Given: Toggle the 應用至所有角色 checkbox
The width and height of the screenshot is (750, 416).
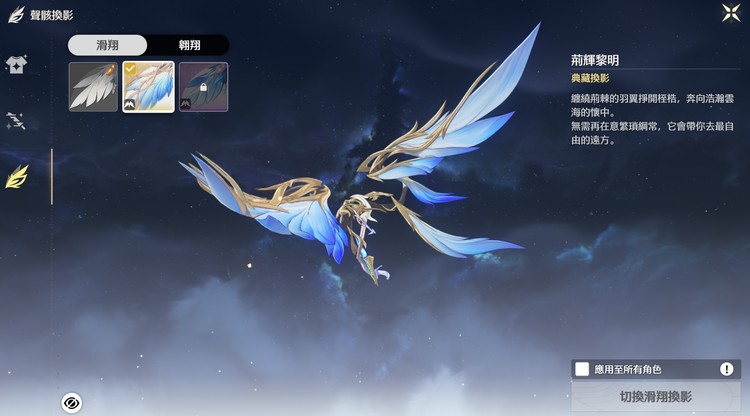Looking at the screenshot, I should [582, 369].
